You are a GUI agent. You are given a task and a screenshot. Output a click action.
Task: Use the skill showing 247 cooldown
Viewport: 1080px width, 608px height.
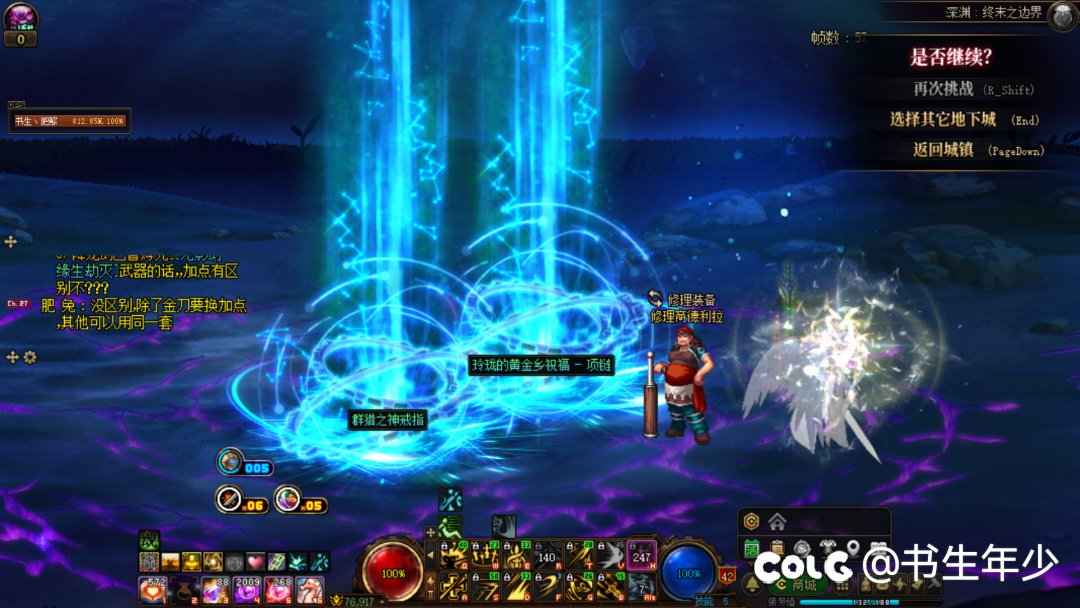coord(642,555)
